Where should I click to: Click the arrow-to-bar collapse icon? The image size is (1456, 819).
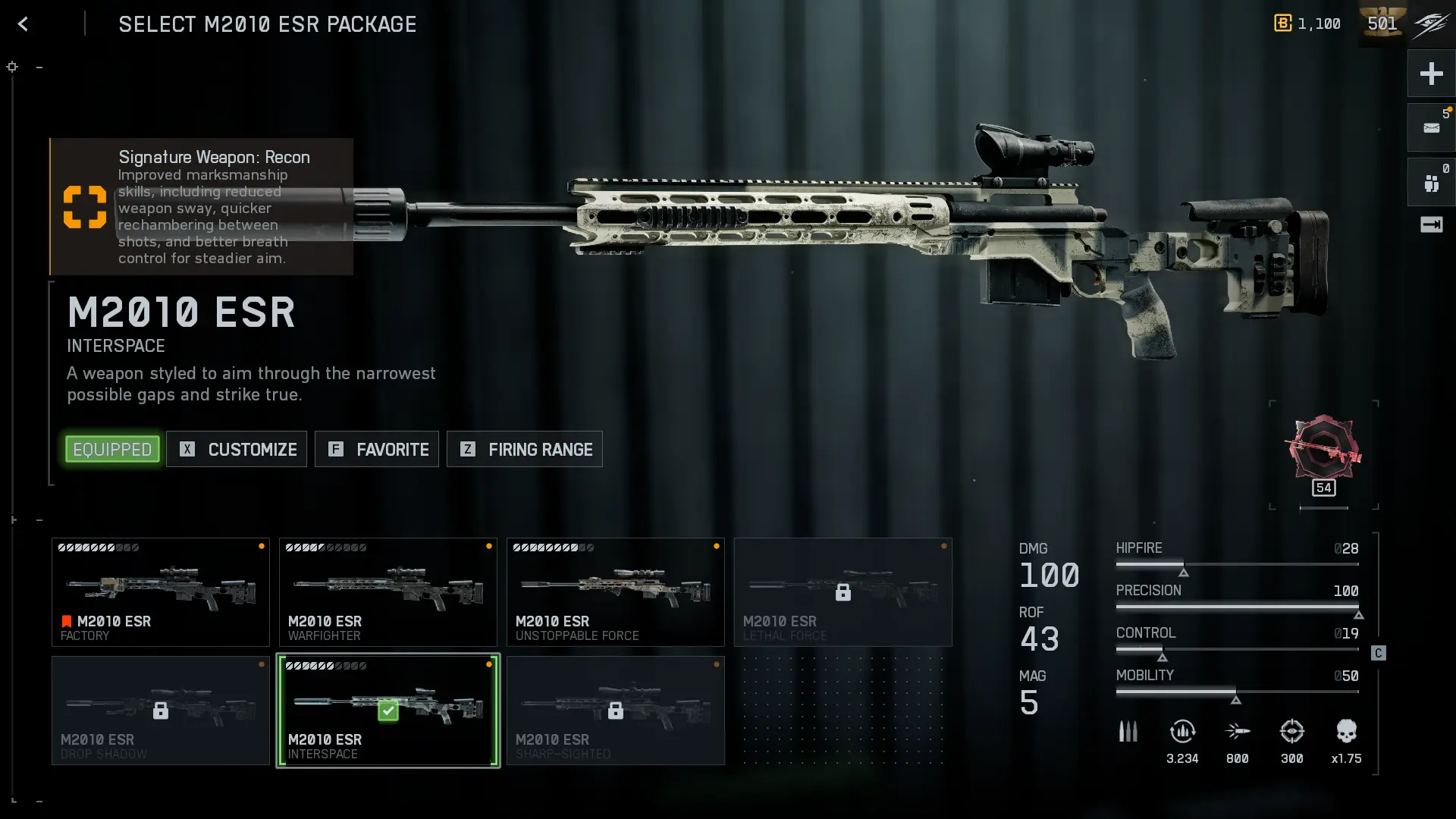tap(1431, 224)
